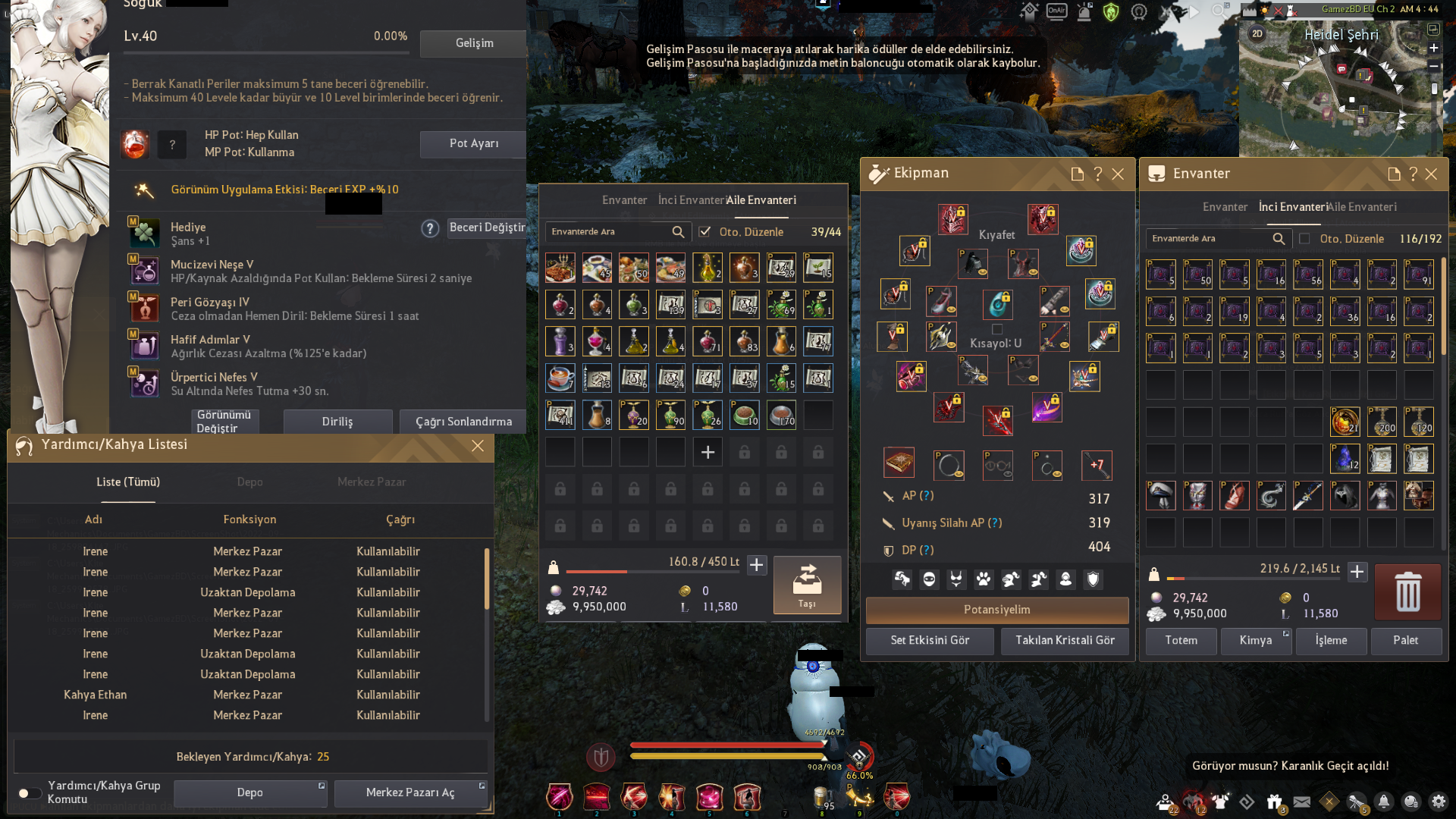Expand Pearl inventory weight via plus button
Screen dimensions: 1456x819
1357,573
